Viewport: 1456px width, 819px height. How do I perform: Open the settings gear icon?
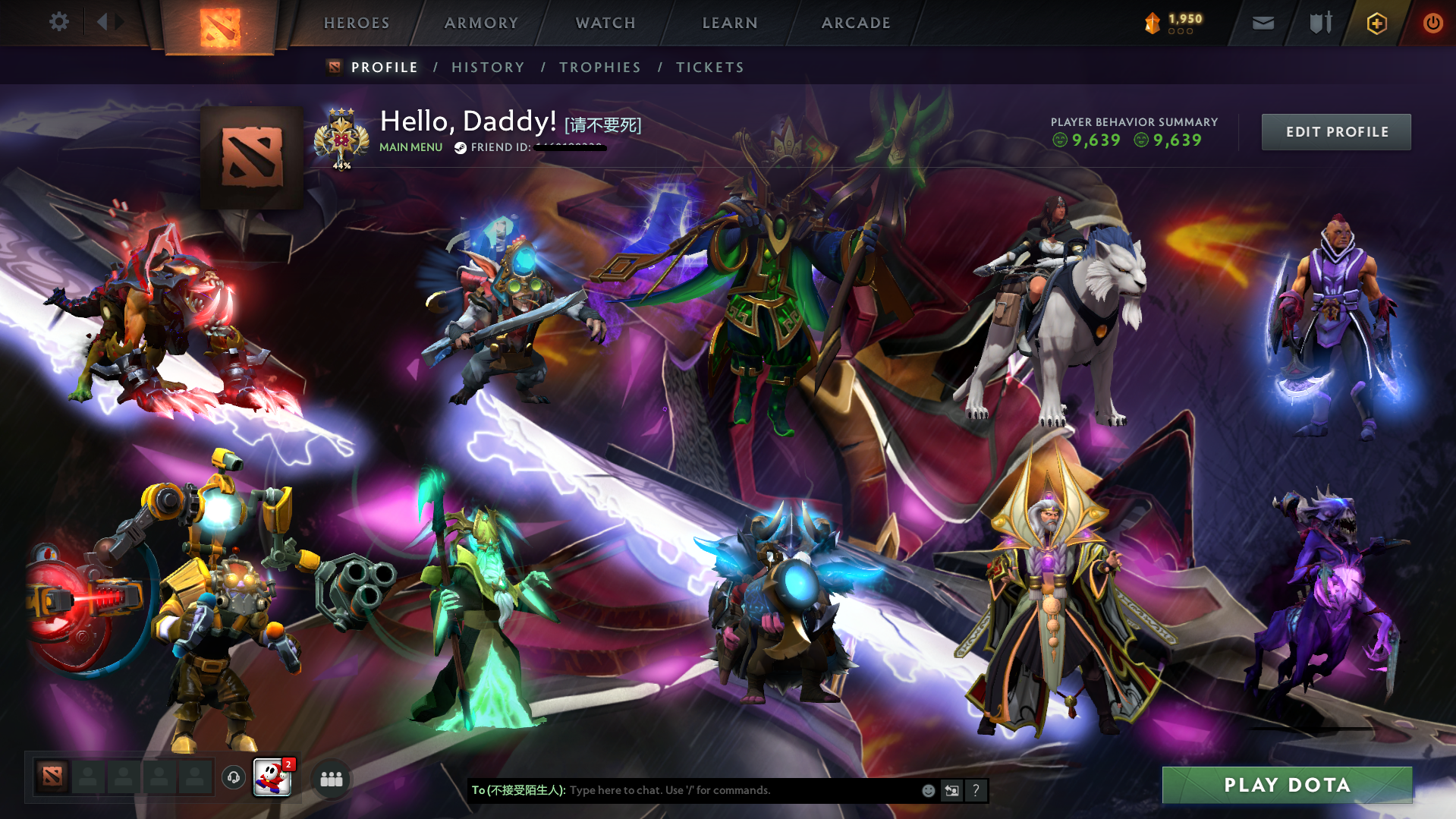(59, 22)
